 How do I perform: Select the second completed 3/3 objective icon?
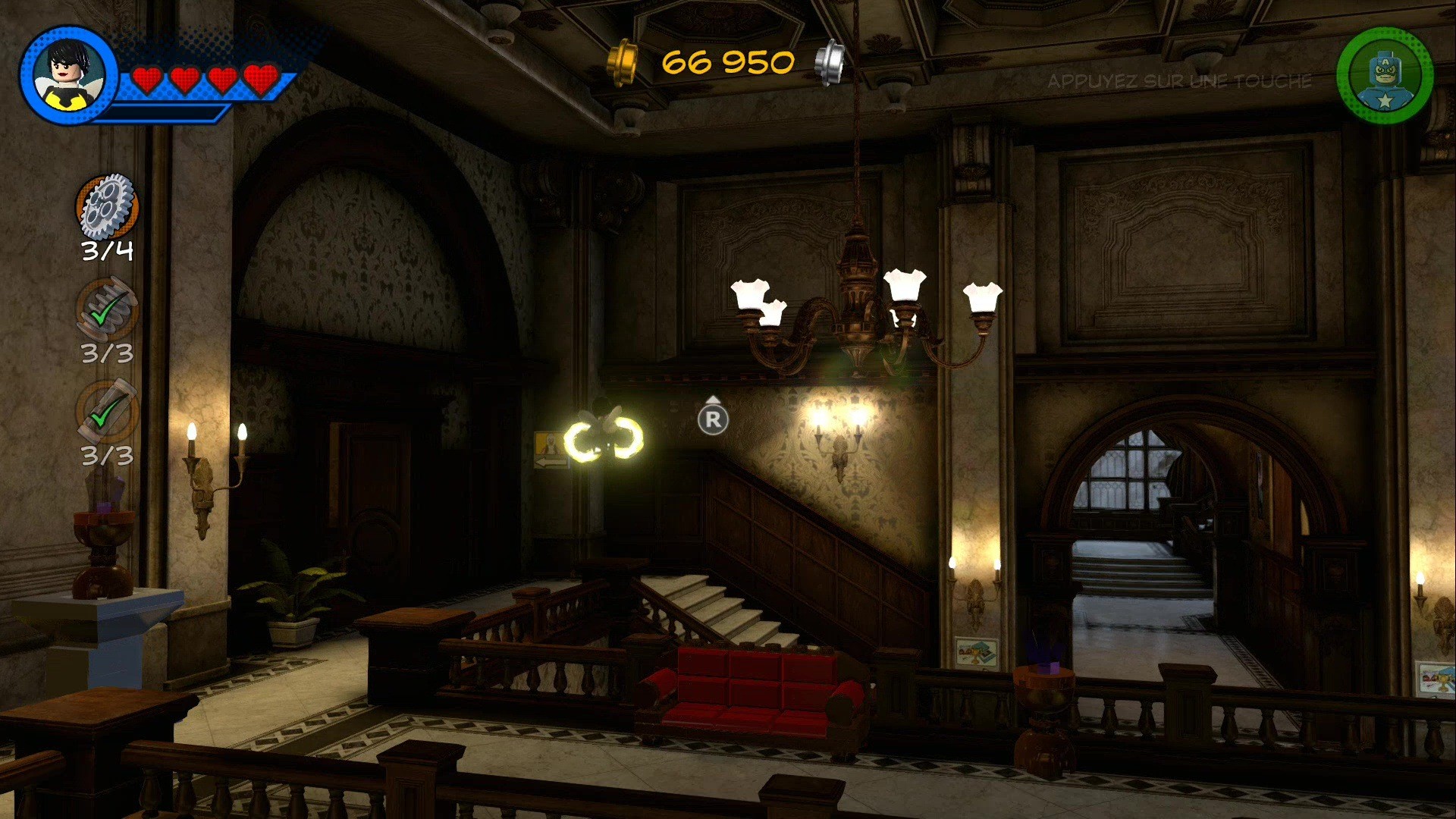tap(107, 412)
